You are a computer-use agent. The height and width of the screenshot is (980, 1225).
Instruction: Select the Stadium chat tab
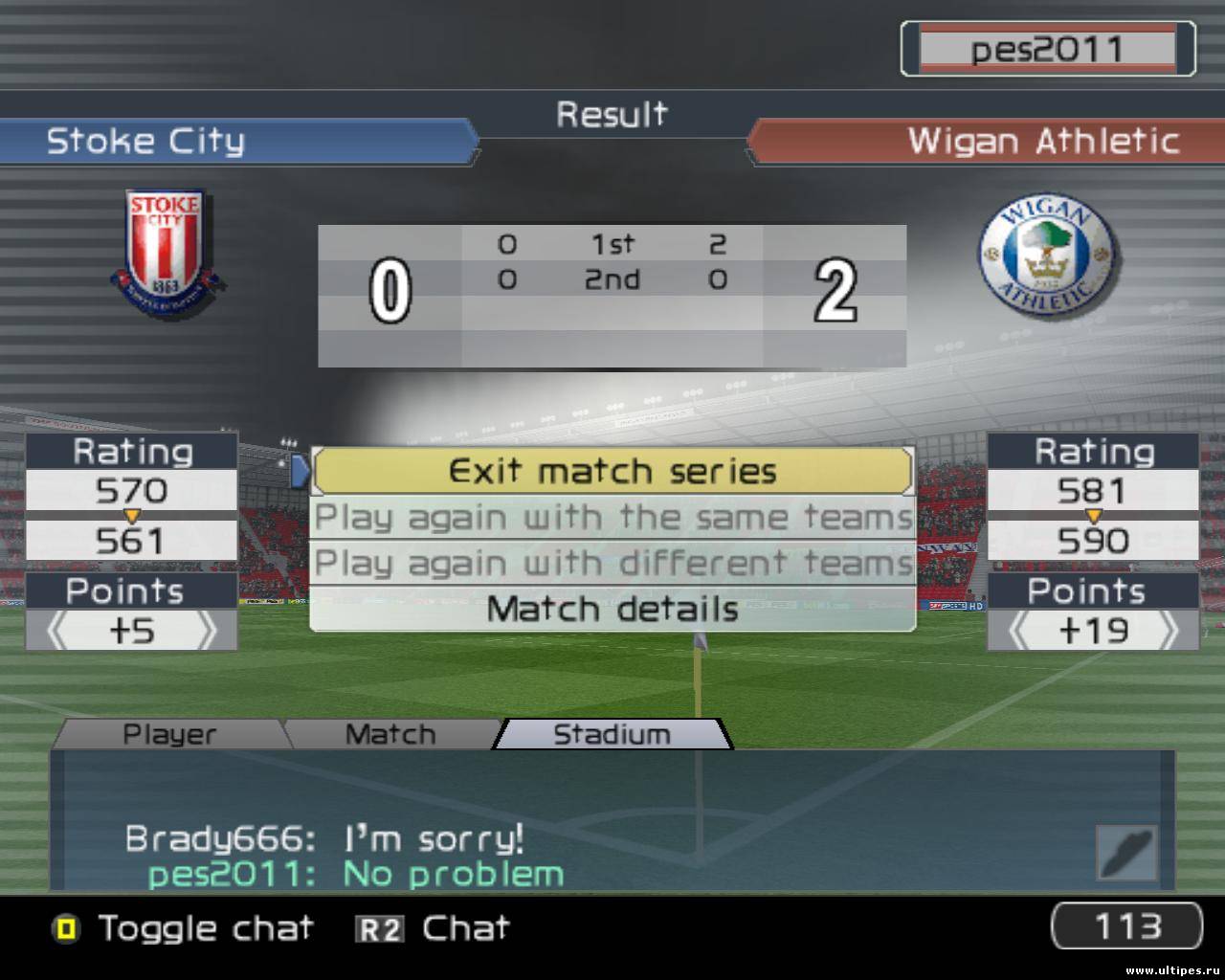[x=612, y=734]
